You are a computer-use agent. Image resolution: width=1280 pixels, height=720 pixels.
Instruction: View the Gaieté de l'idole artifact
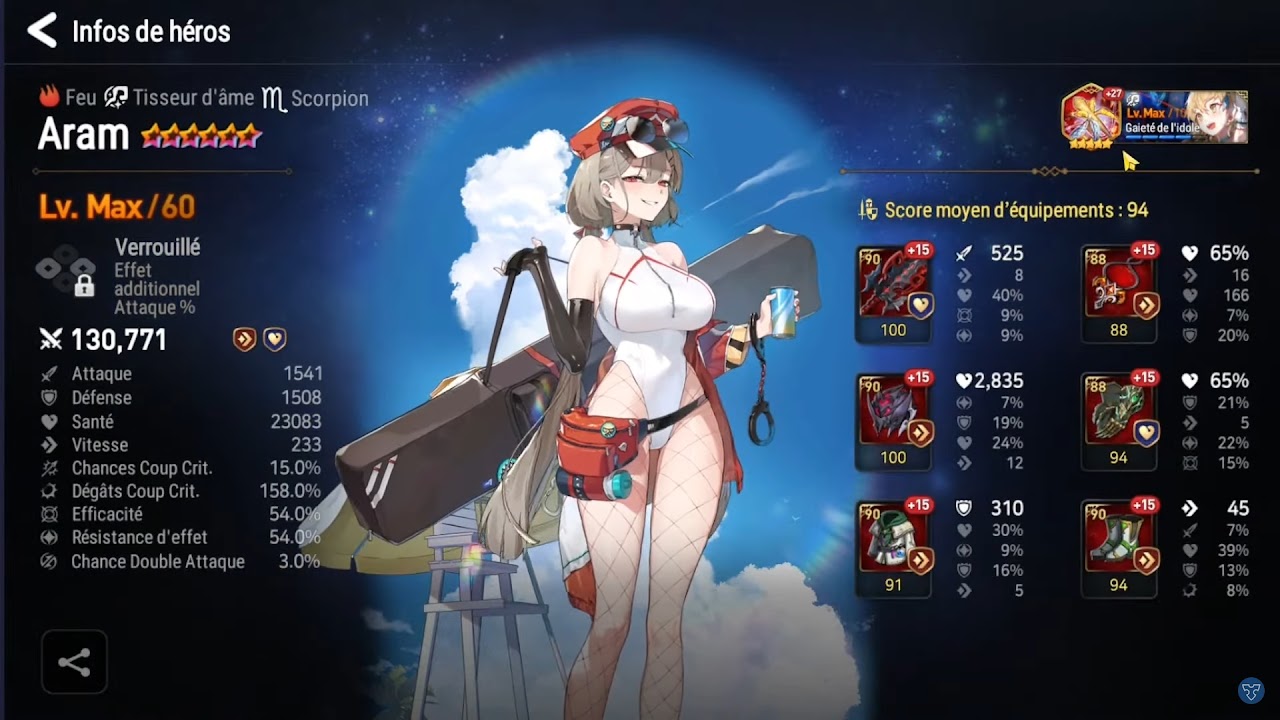tap(1185, 117)
